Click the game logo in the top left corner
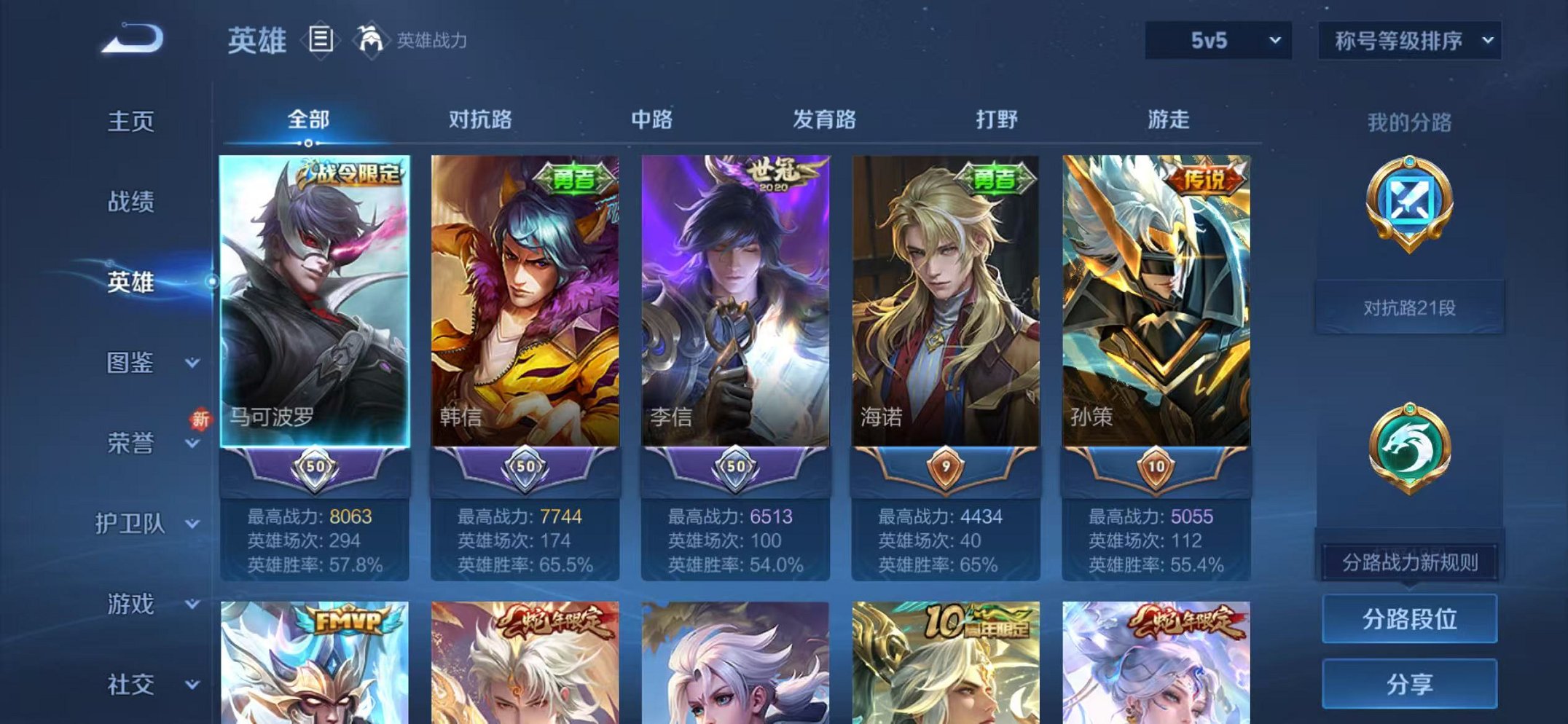 131,40
